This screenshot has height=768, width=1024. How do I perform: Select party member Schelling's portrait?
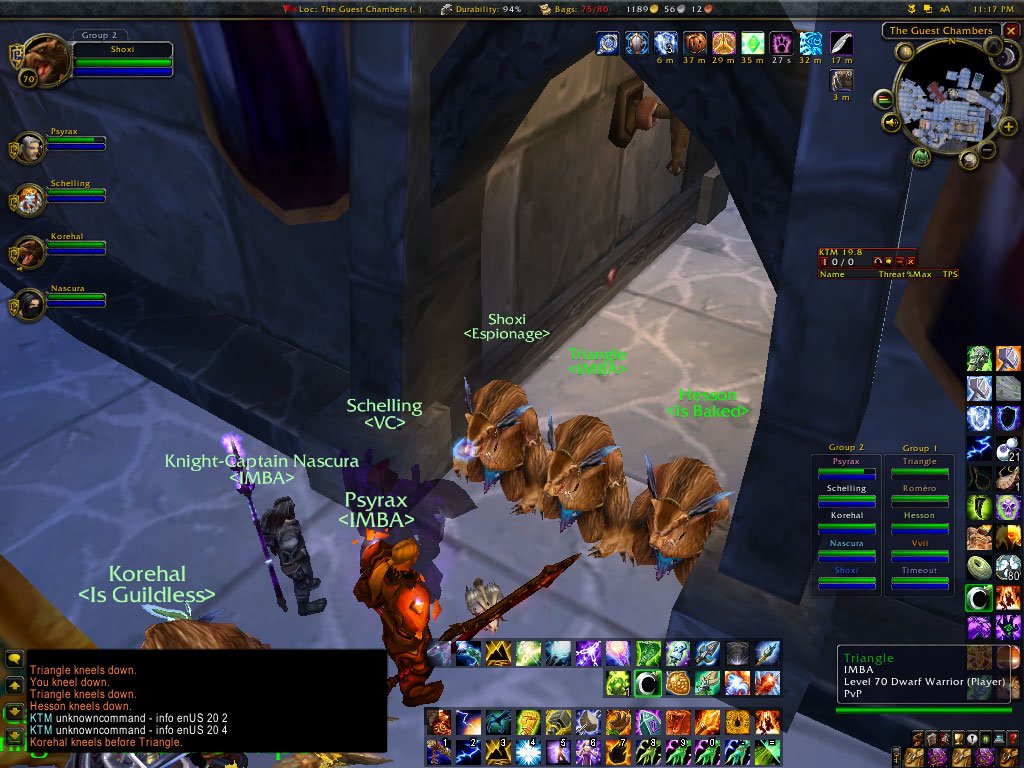point(29,198)
